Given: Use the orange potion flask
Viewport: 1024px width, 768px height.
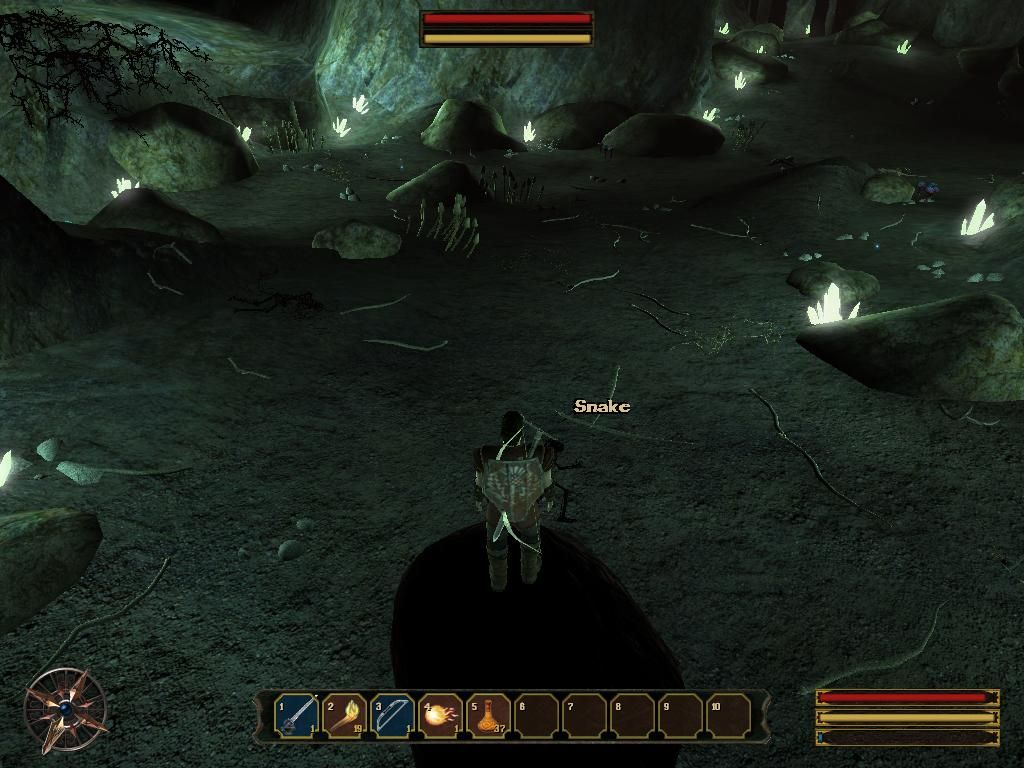Looking at the screenshot, I should pyautogui.click(x=488, y=716).
